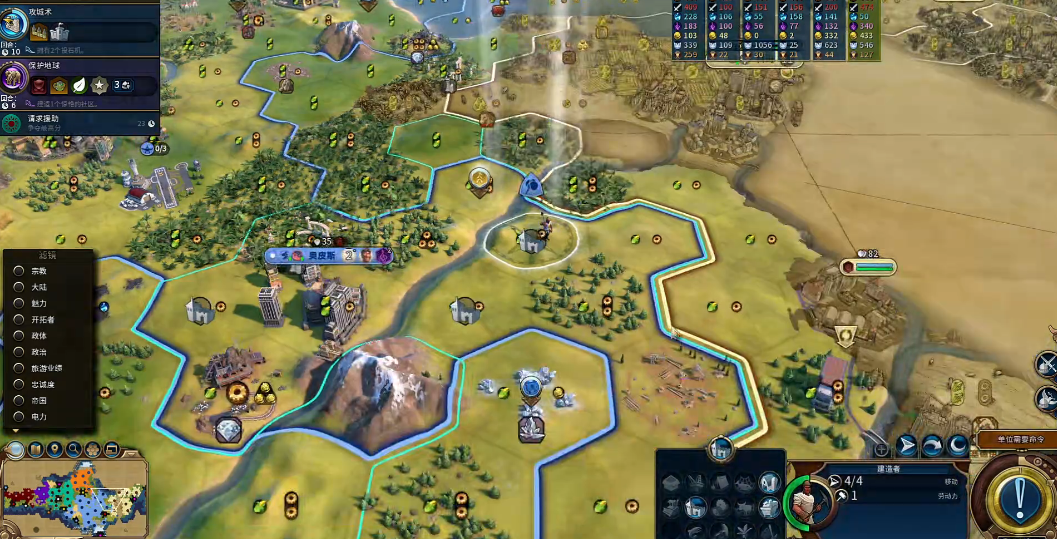Image resolution: width=1057 pixels, height=539 pixels.
Task: Put the builder to sleep with moon icon
Action: pos(958,445)
